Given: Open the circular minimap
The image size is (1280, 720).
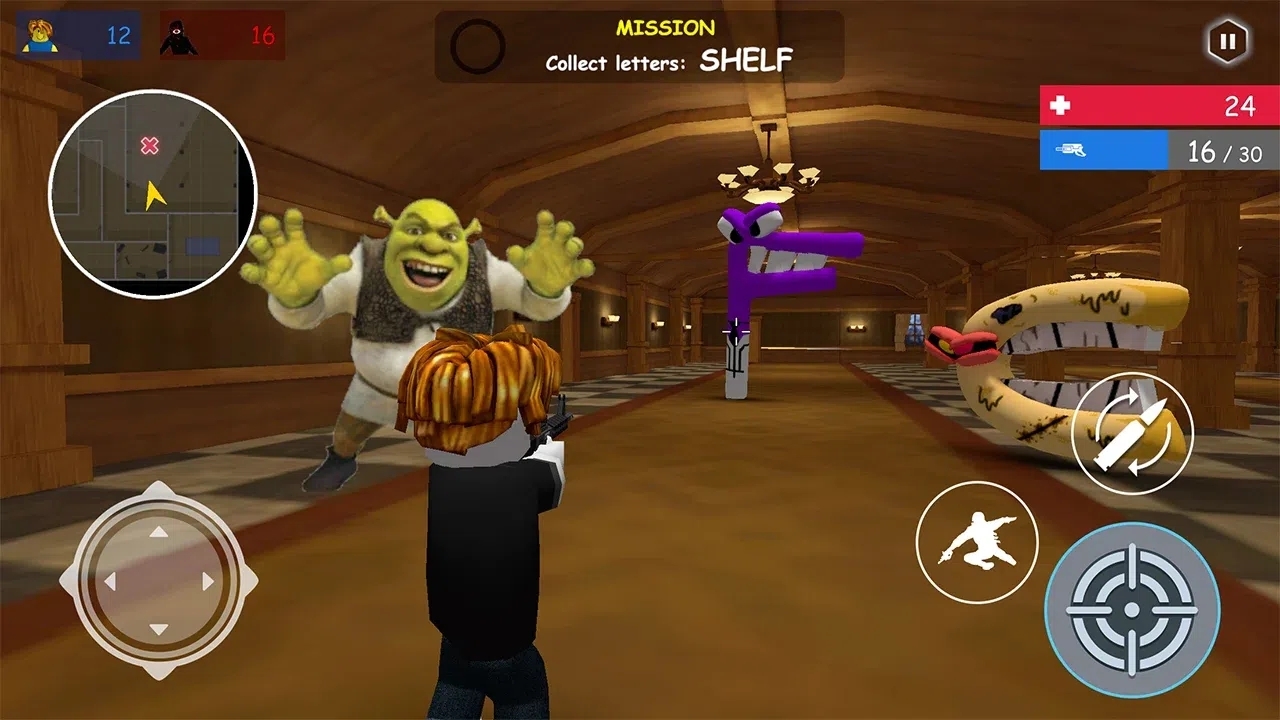Looking at the screenshot, I should pos(153,194).
